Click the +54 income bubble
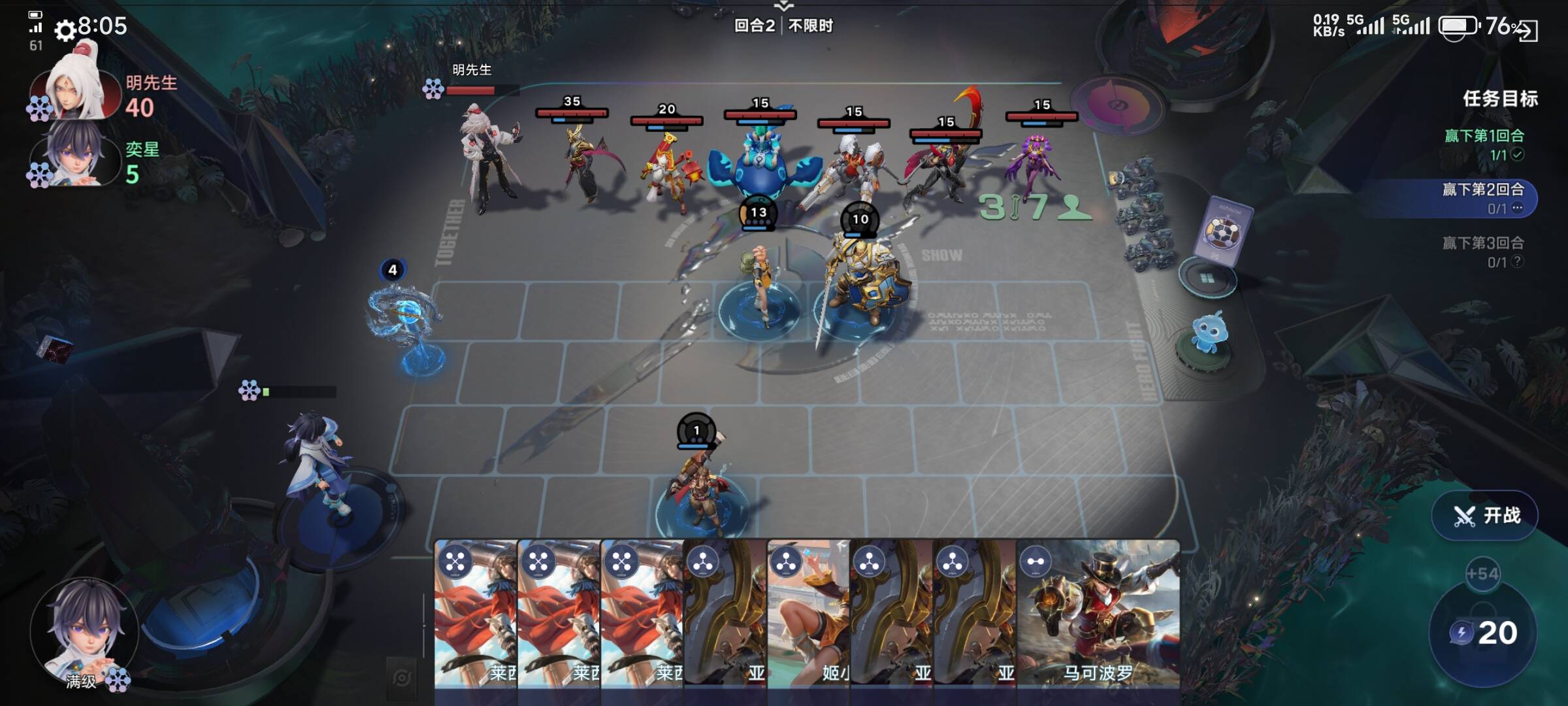Screen dimensions: 1568x706 pyautogui.click(x=1482, y=574)
